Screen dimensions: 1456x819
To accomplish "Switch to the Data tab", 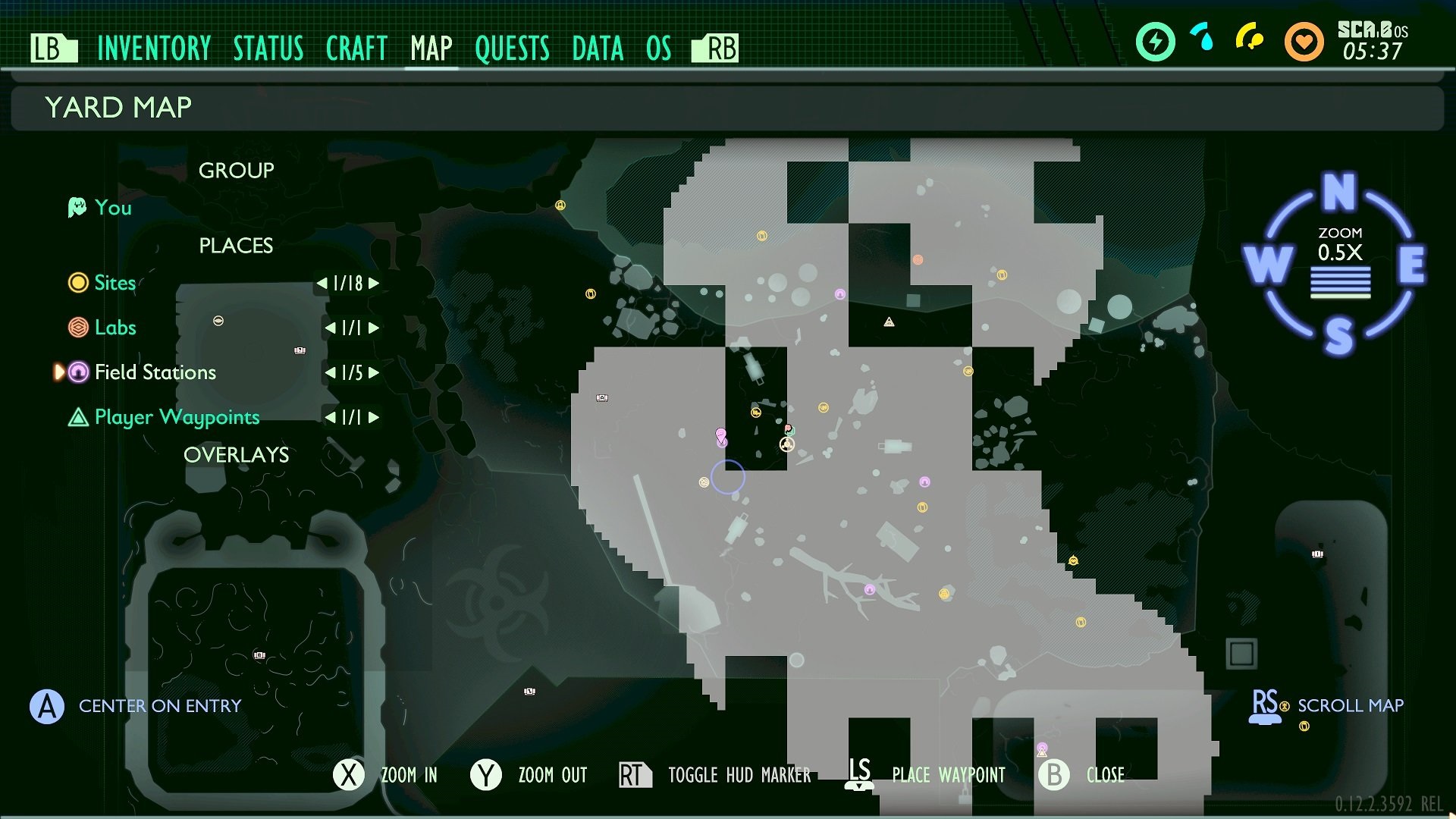I will point(598,49).
